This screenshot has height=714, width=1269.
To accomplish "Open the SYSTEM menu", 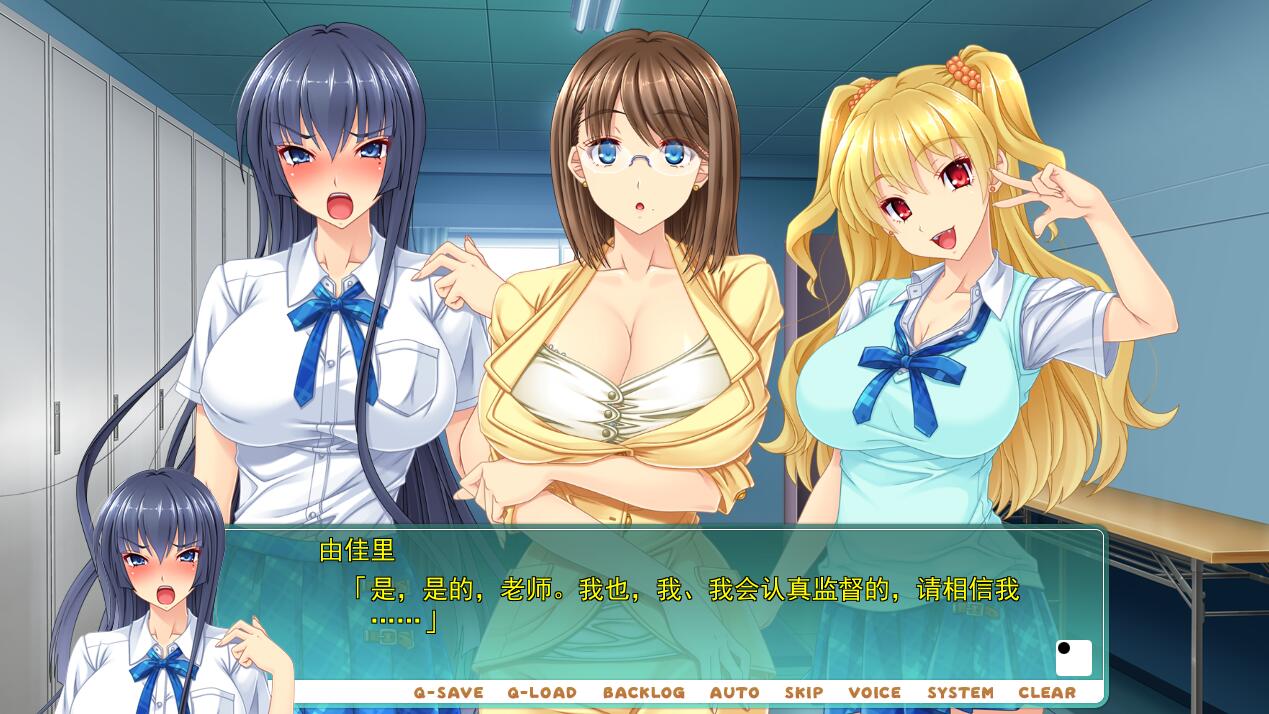I will click(960, 692).
